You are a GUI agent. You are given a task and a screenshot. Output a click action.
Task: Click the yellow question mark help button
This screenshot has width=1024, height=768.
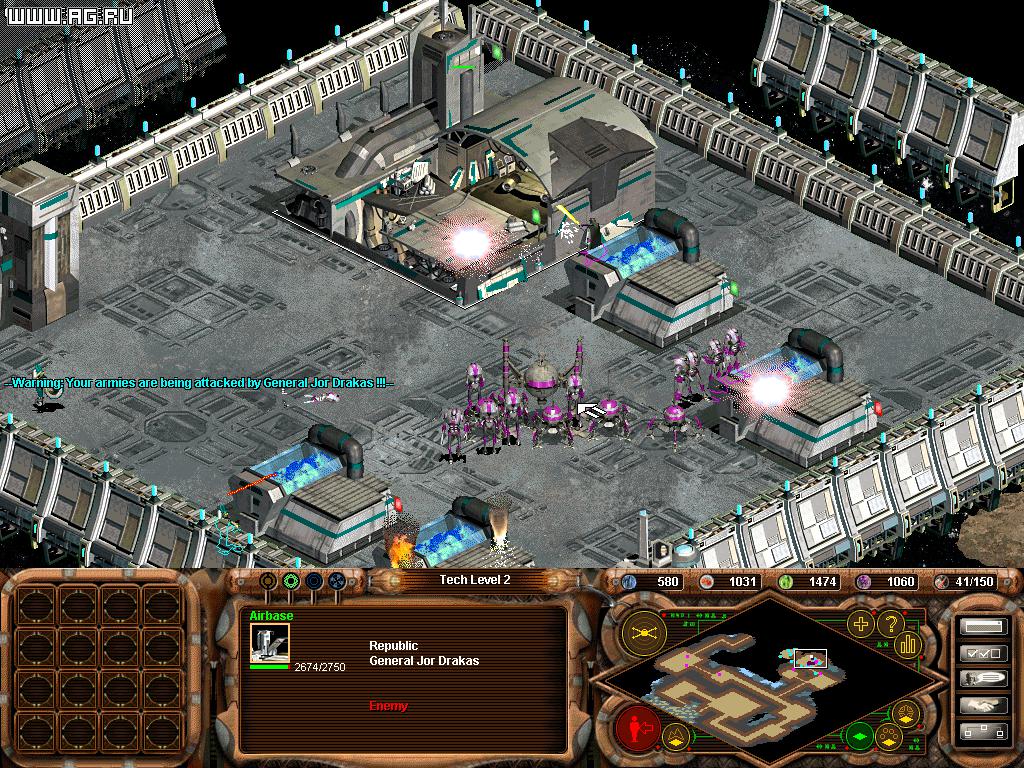[890, 625]
